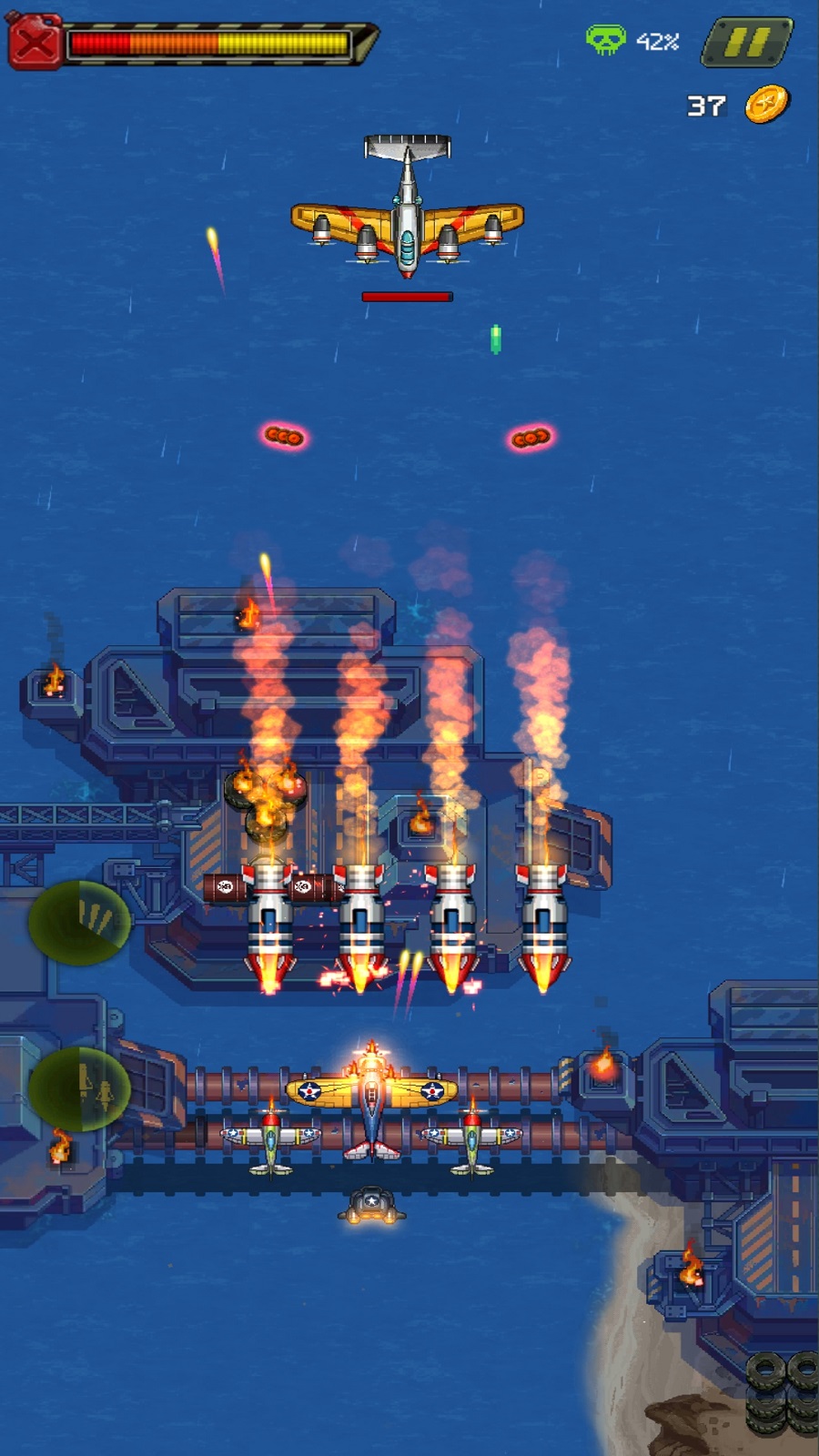Launch the rocket missile ability

click(x=80, y=1088)
